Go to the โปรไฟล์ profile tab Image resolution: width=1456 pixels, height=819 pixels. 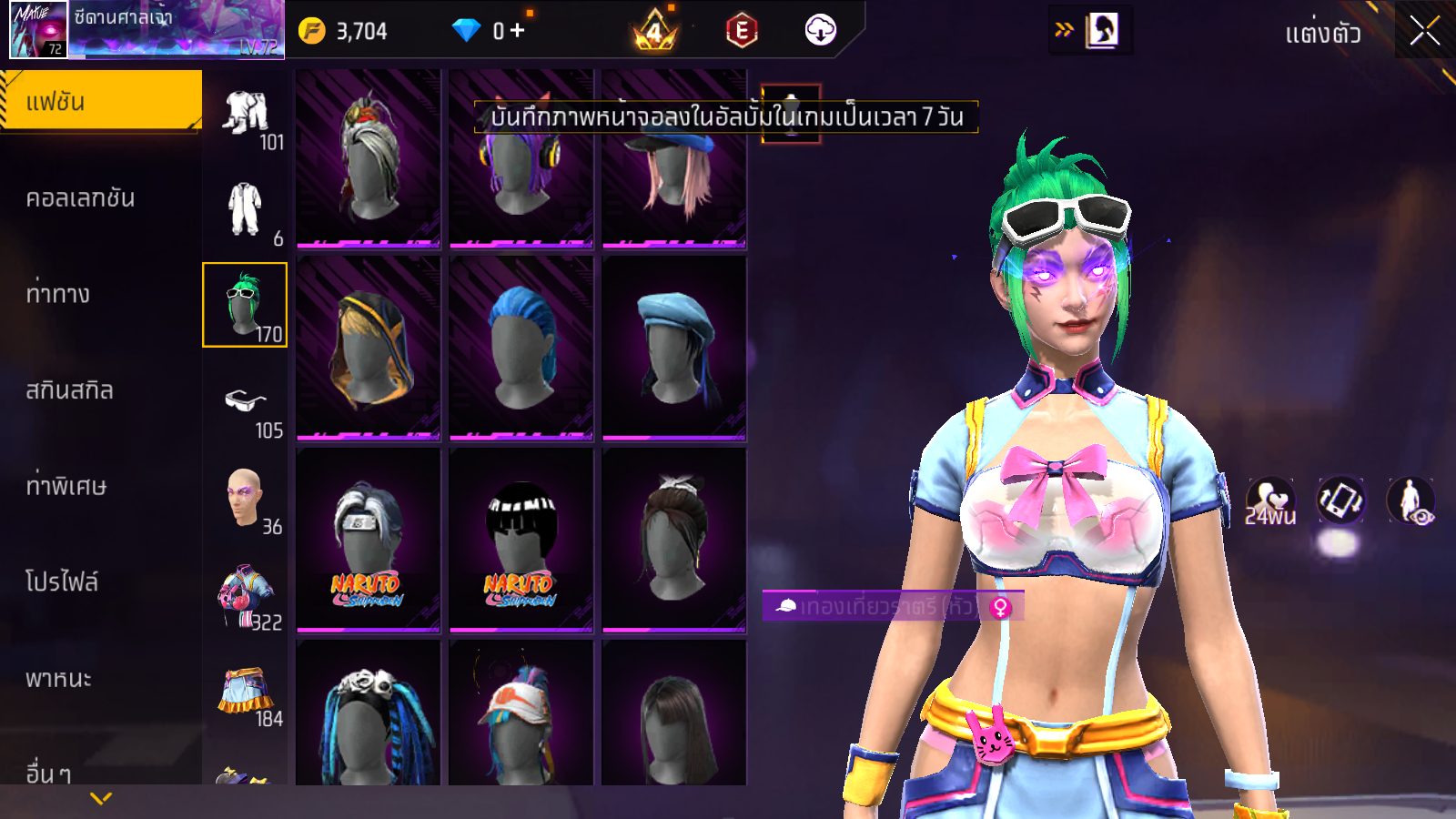tap(62, 581)
